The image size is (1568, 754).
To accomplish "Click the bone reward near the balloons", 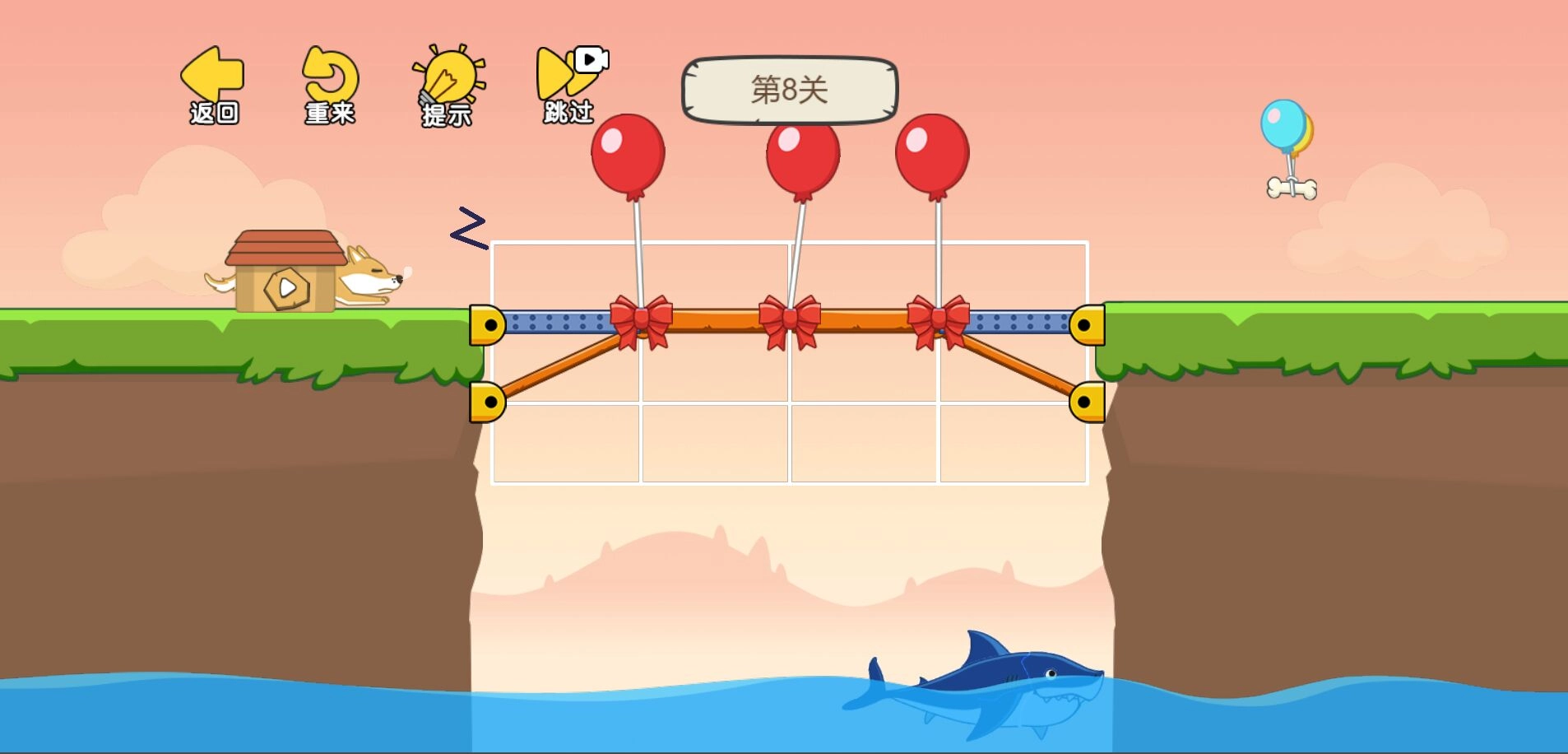I will point(1292,188).
